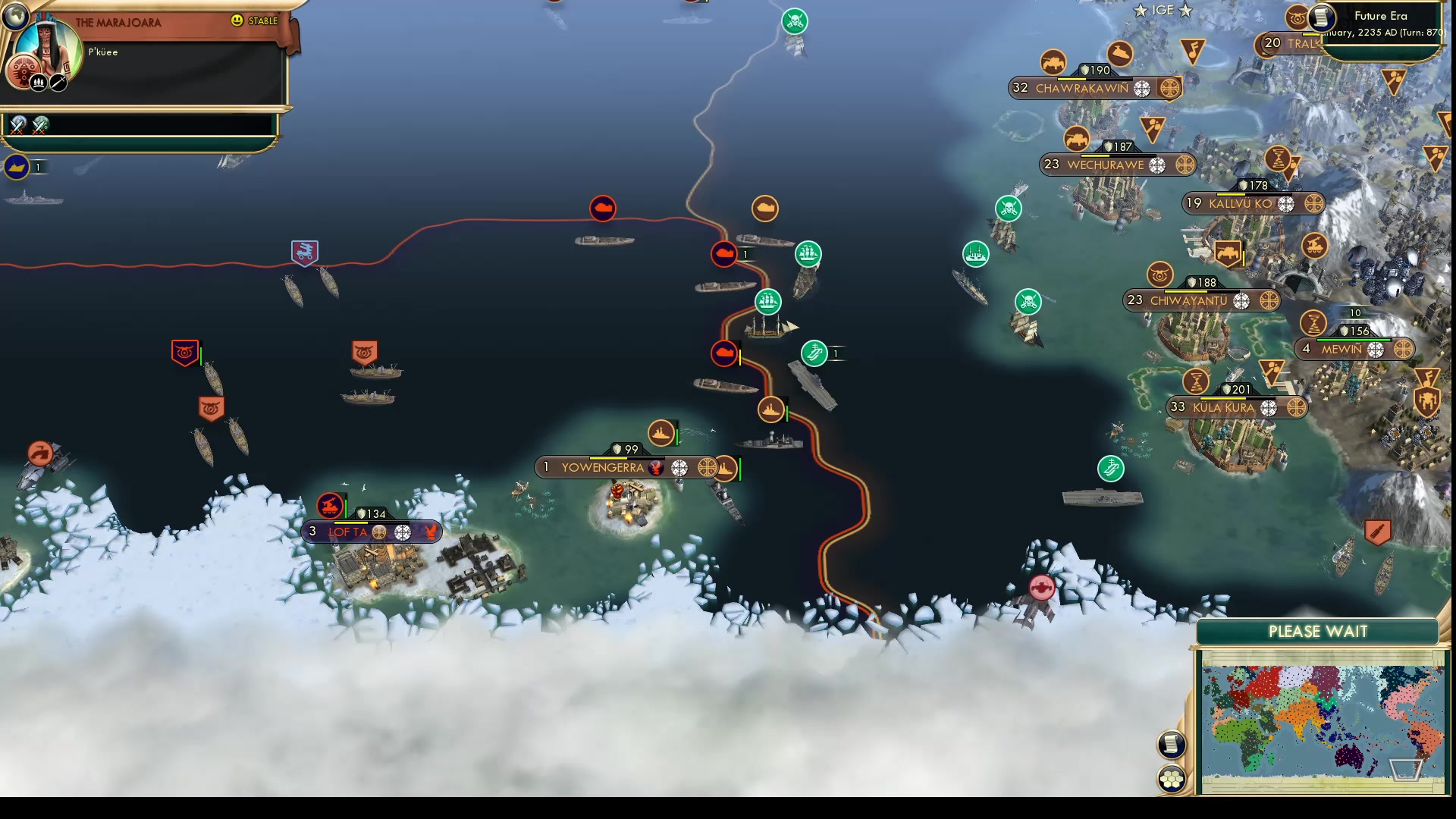Select the embarked boat unit icon showing 1
The width and height of the screenshot is (1456, 819).
(17, 167)
